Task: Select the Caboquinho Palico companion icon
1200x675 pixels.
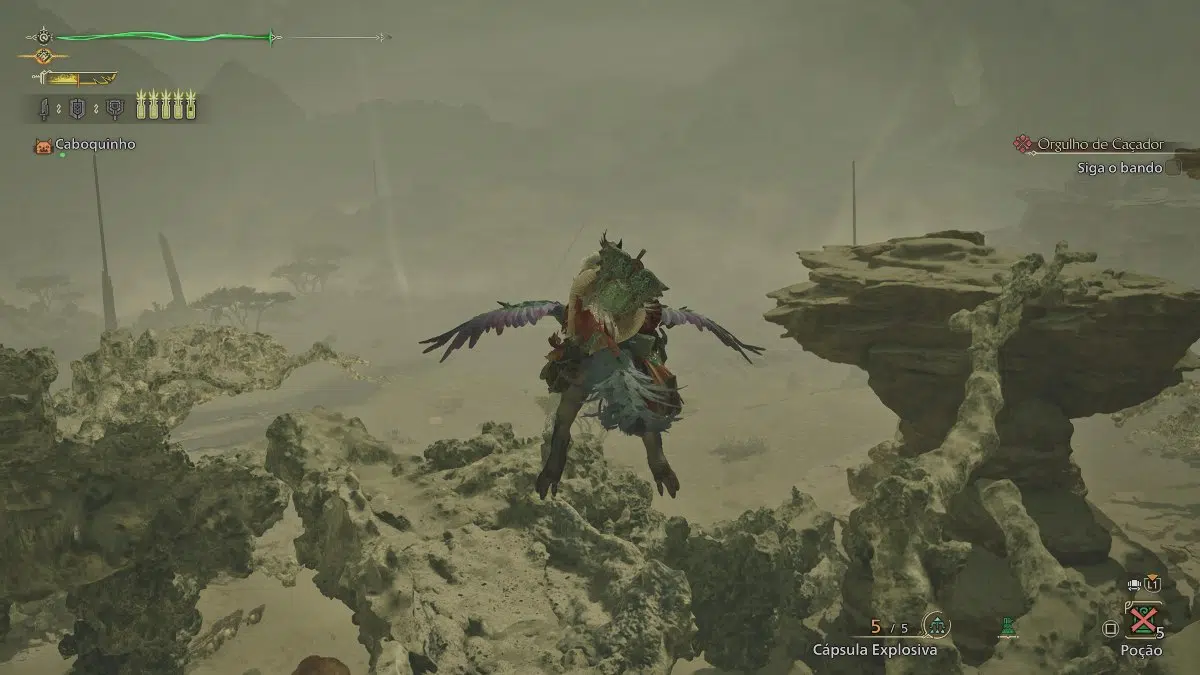Action: point(43,146)
